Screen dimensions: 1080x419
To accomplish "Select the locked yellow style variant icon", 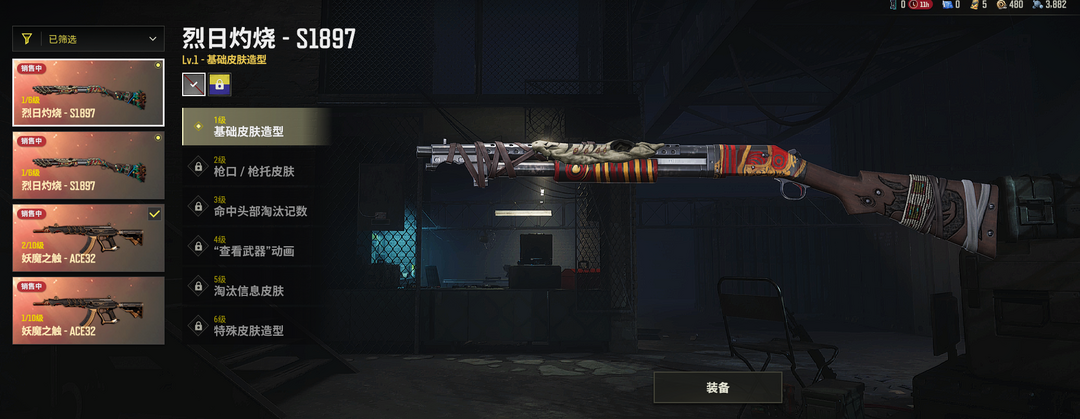I will click(220, 86).
